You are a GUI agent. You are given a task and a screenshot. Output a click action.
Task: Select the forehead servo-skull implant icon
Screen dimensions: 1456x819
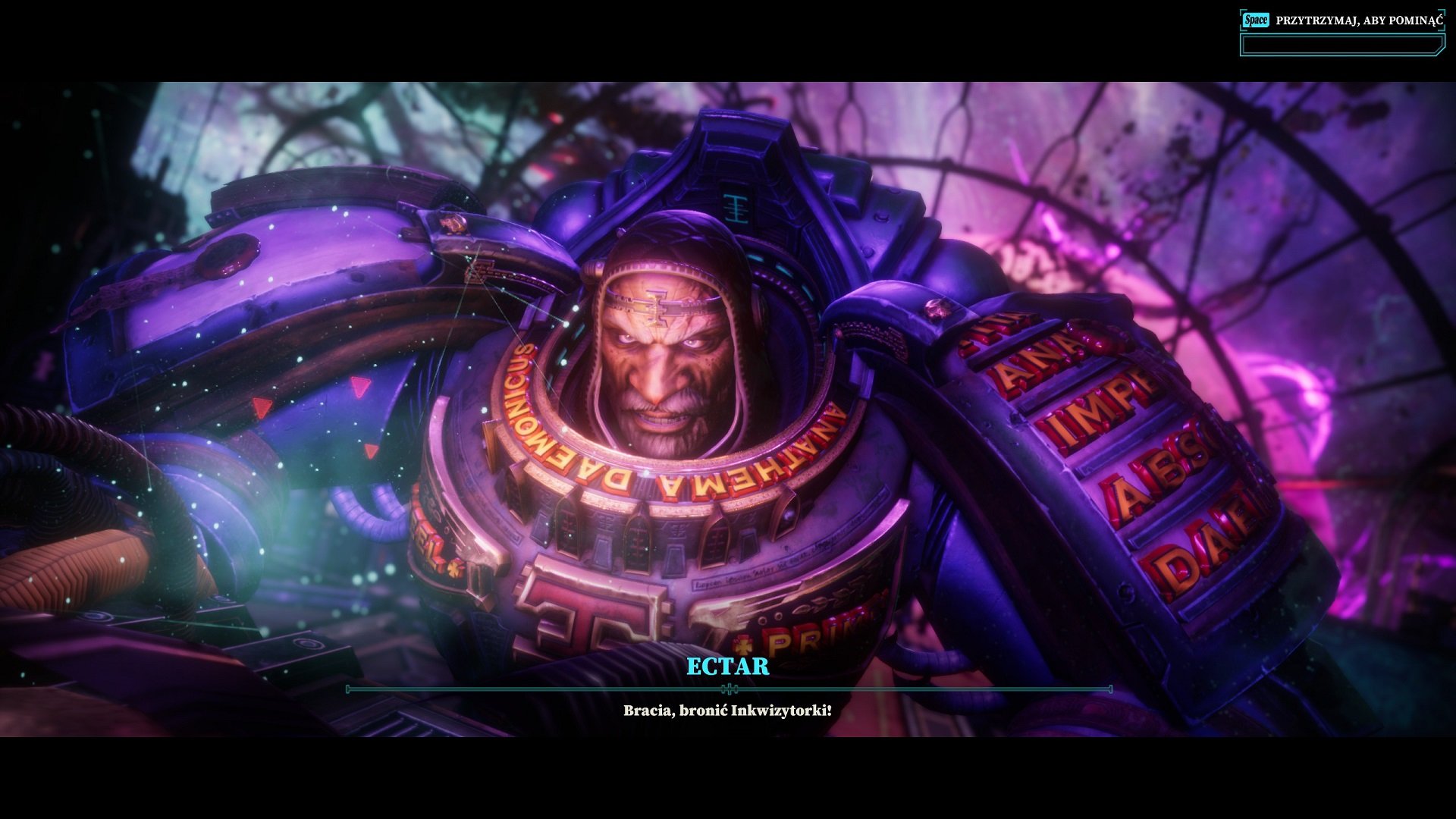[x=656, y=306]
